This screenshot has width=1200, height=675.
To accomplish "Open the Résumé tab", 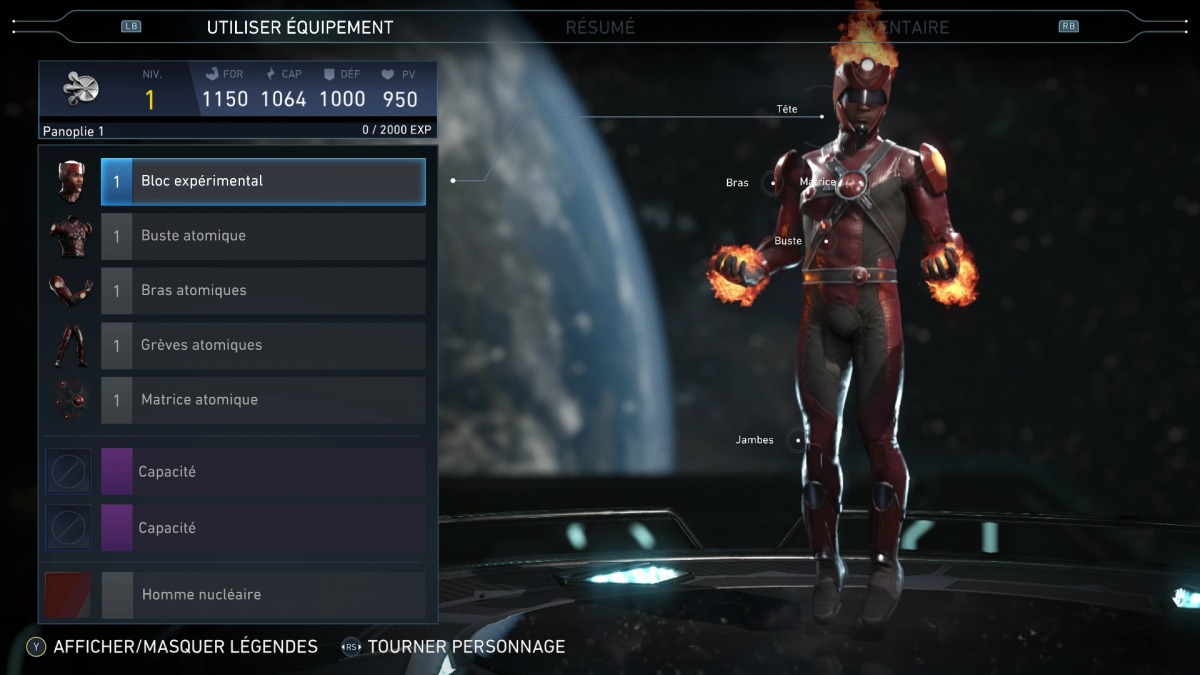I will click(x=600, y=28).
